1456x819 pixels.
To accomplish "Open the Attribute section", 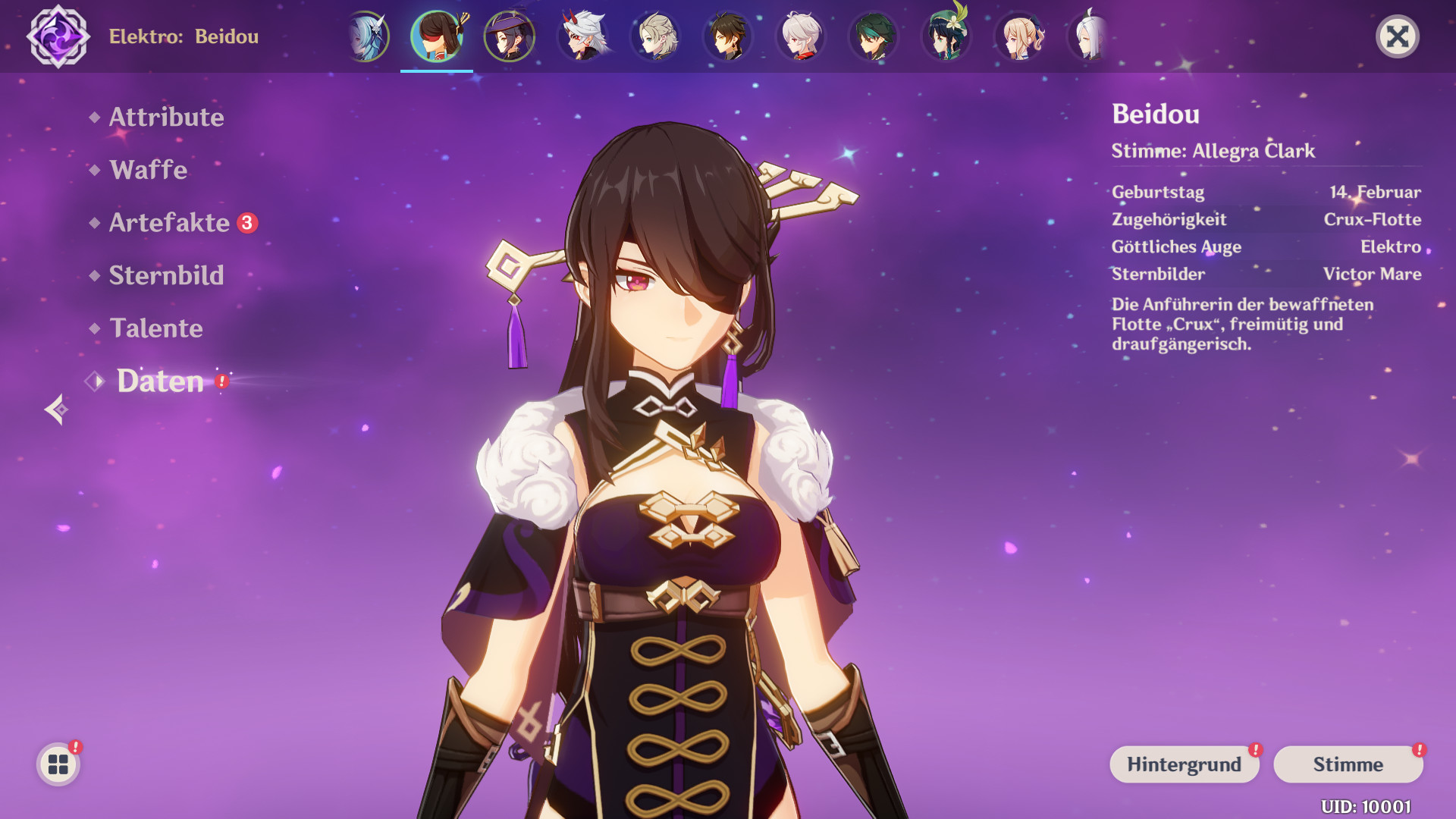I will [166, 118].
